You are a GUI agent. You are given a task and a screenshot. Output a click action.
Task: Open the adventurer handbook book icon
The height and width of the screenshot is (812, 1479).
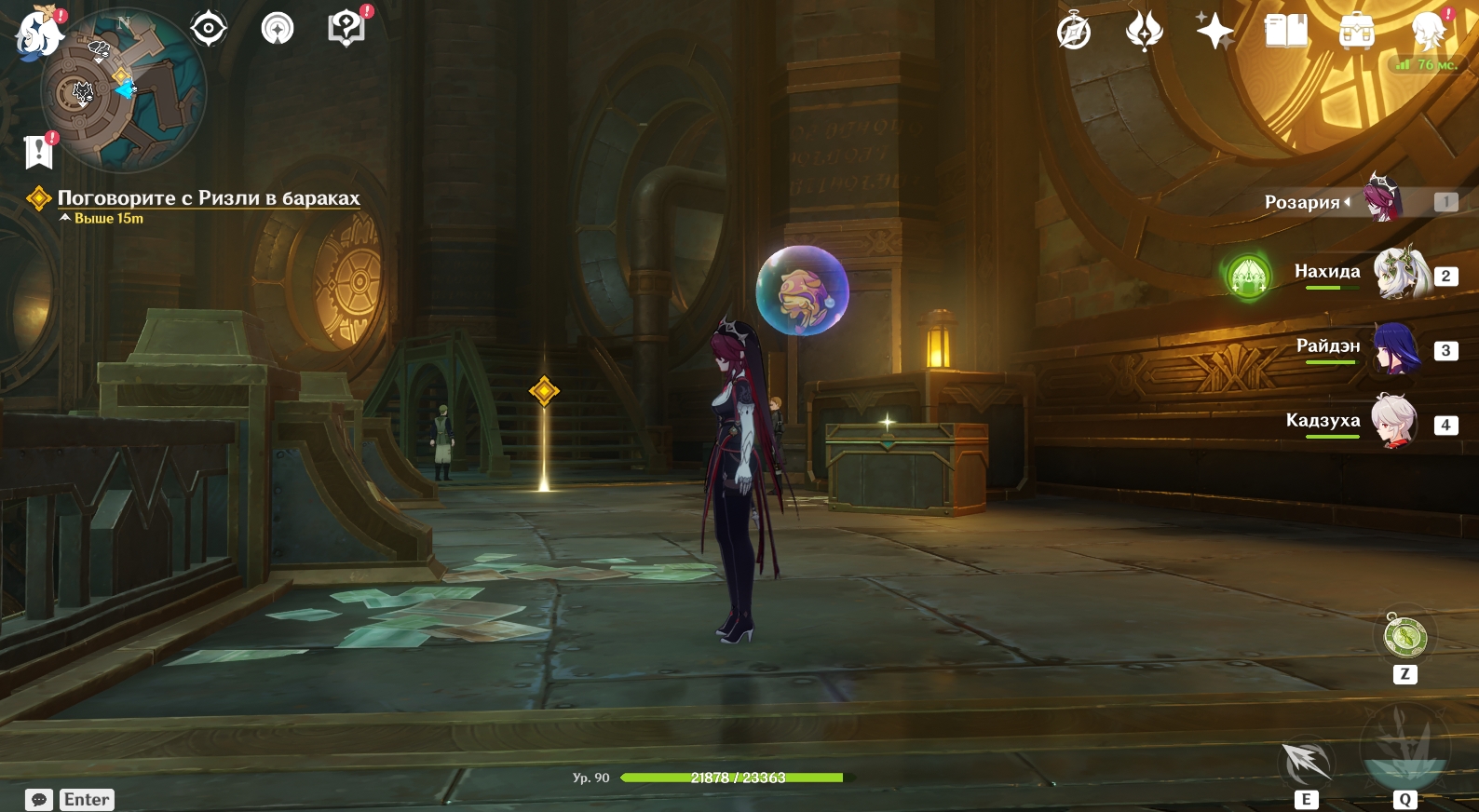tap(1286, 32)
